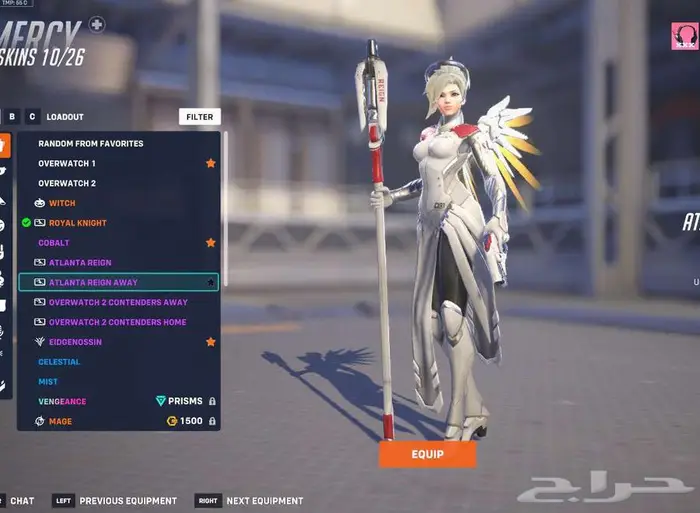Select the Celestial skin
The image size is (700, 513).
[x=59, y=362]
